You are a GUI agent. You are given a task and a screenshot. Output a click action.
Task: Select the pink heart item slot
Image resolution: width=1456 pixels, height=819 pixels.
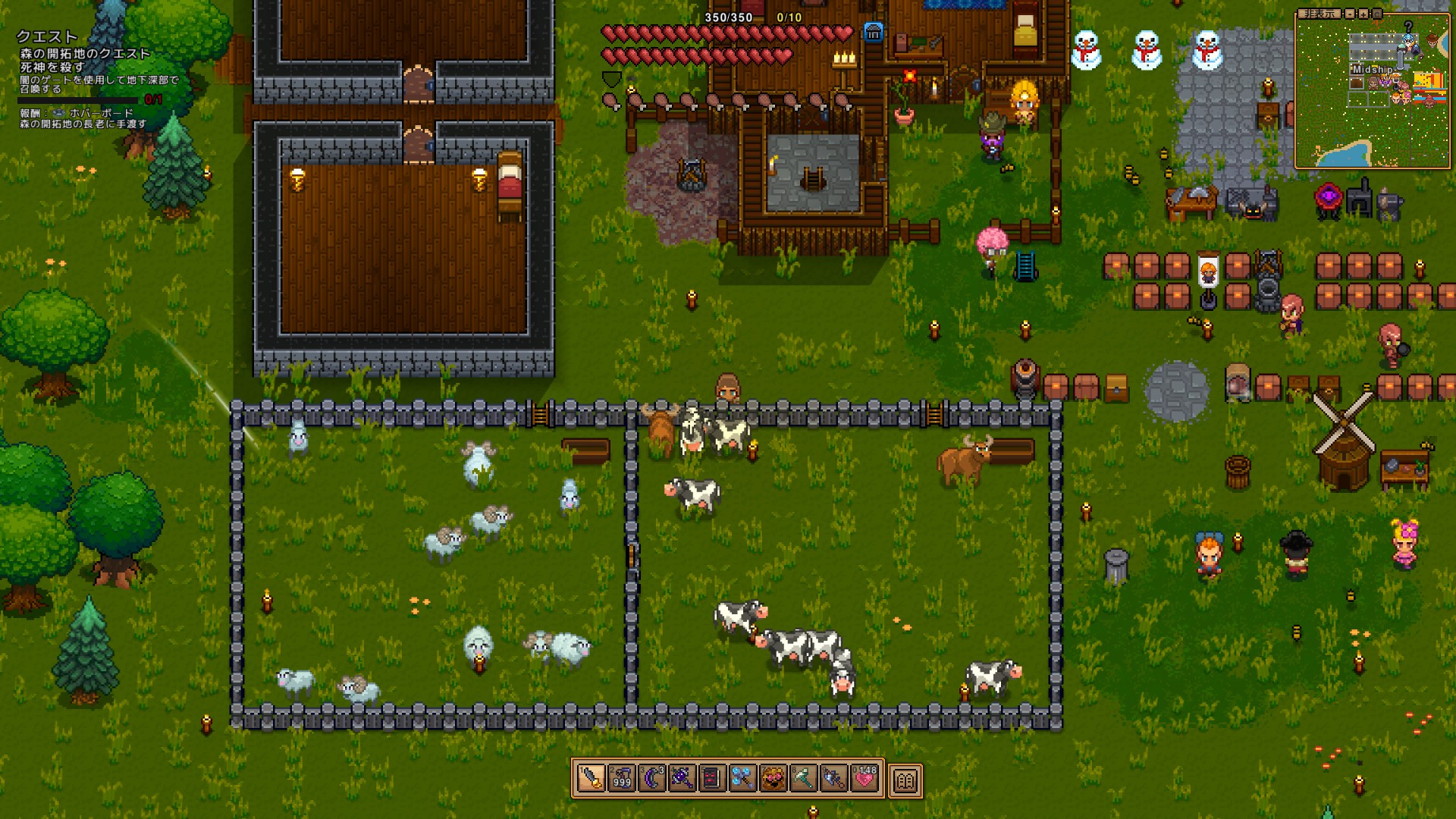pyautogui.click(x=864, y=778)
